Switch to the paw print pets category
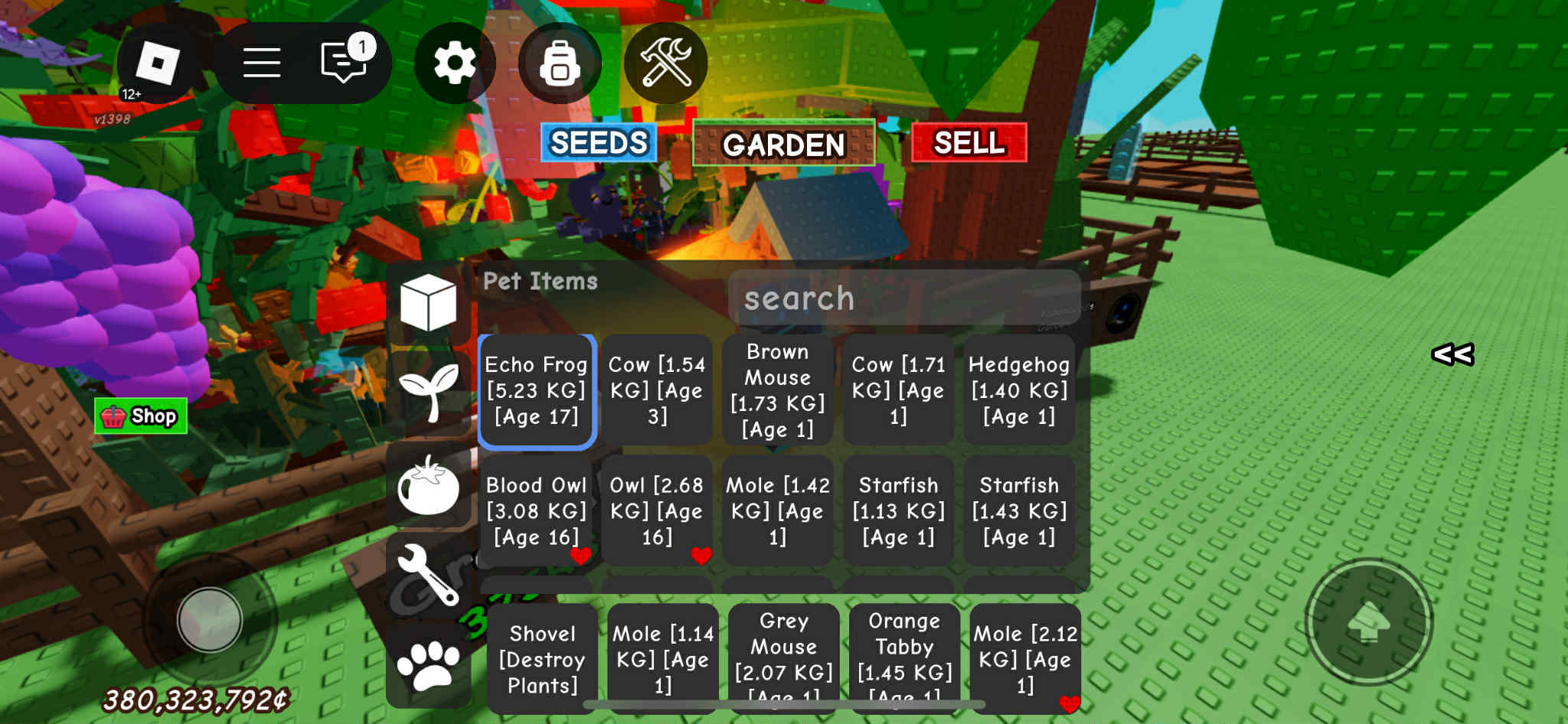Image resolution: width=1568 pixels, height=724 pixels. click(x=428, y=664)
